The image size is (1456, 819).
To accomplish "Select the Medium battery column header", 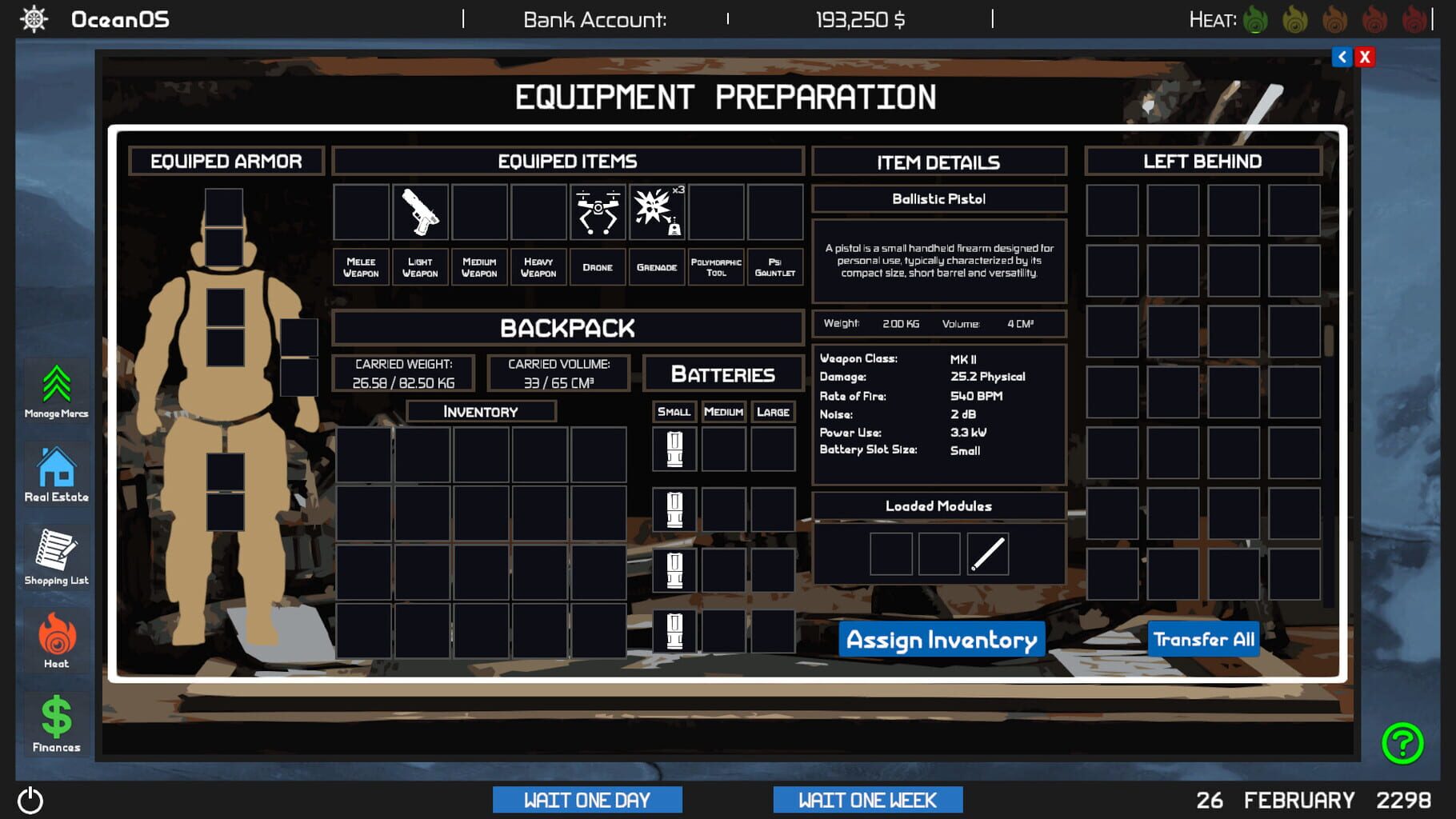I will pos(723,412).
